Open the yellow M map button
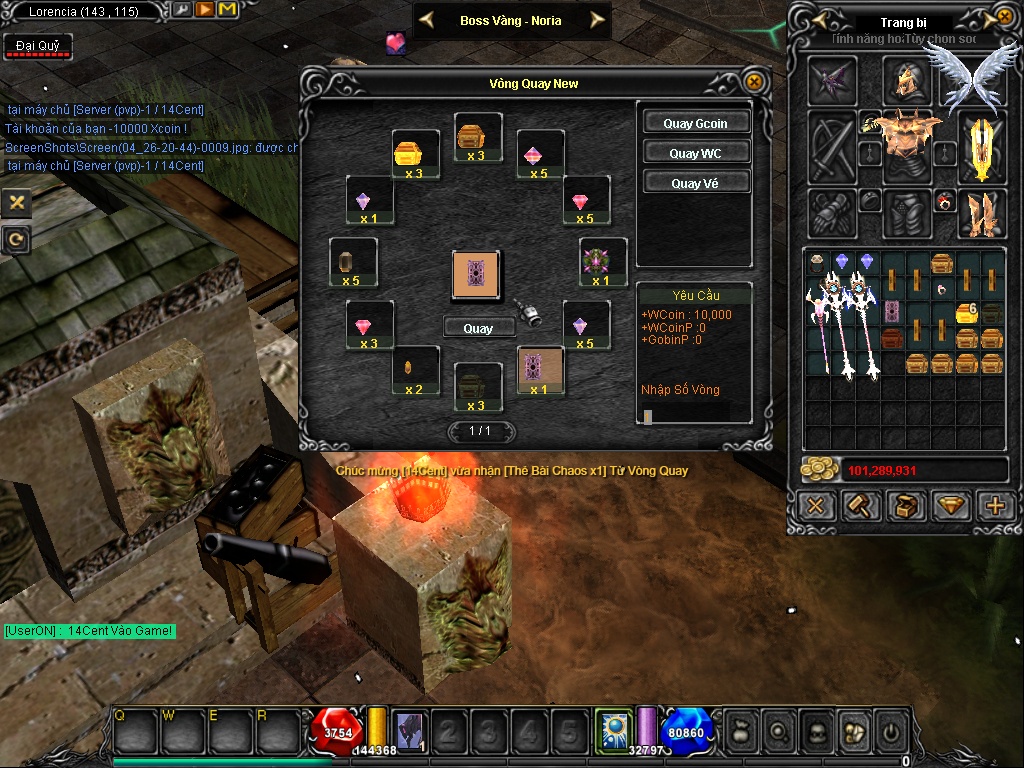 coord(227,10)
